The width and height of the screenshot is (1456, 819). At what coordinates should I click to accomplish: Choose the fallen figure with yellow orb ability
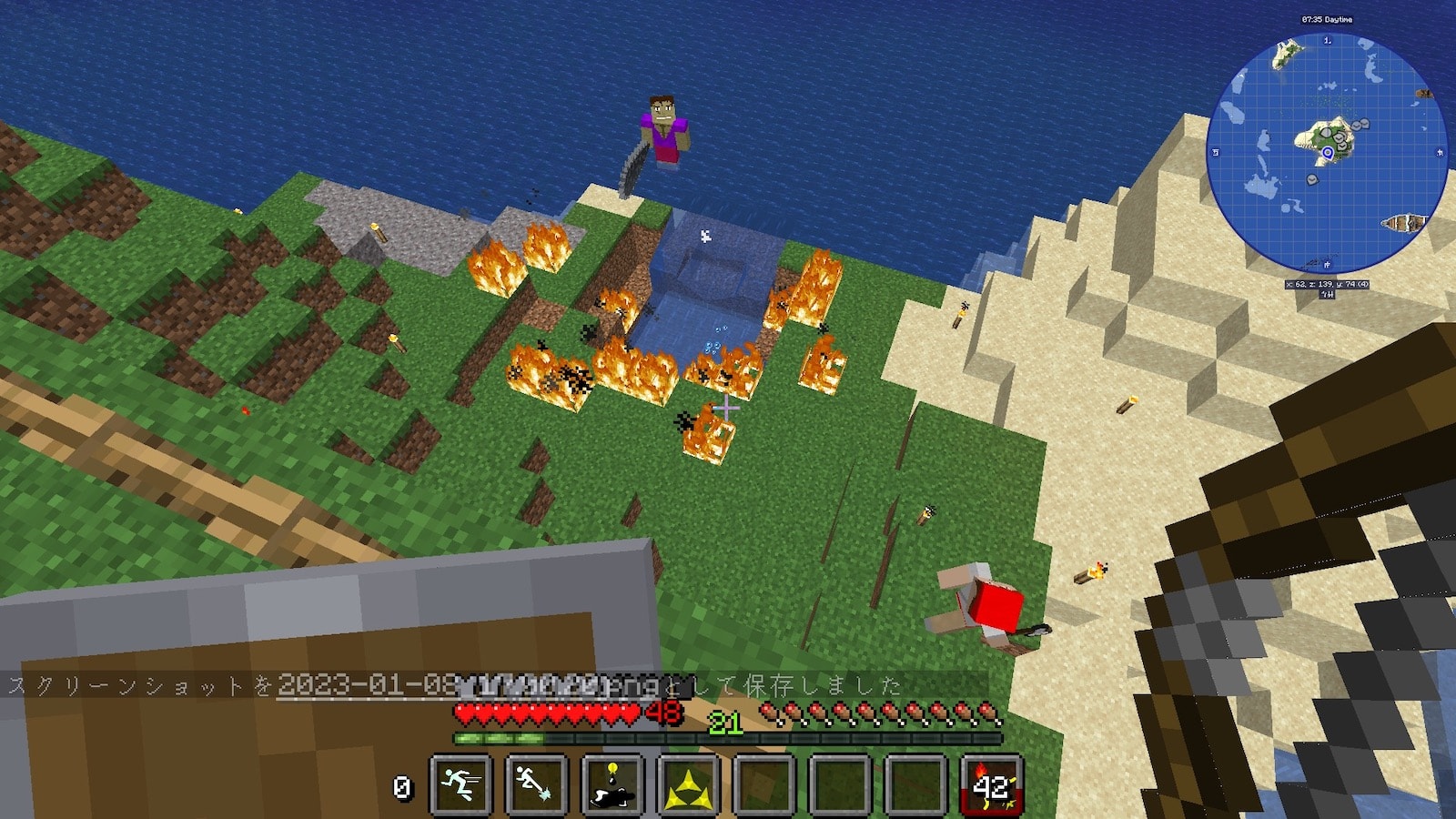(x=612, y=784)
